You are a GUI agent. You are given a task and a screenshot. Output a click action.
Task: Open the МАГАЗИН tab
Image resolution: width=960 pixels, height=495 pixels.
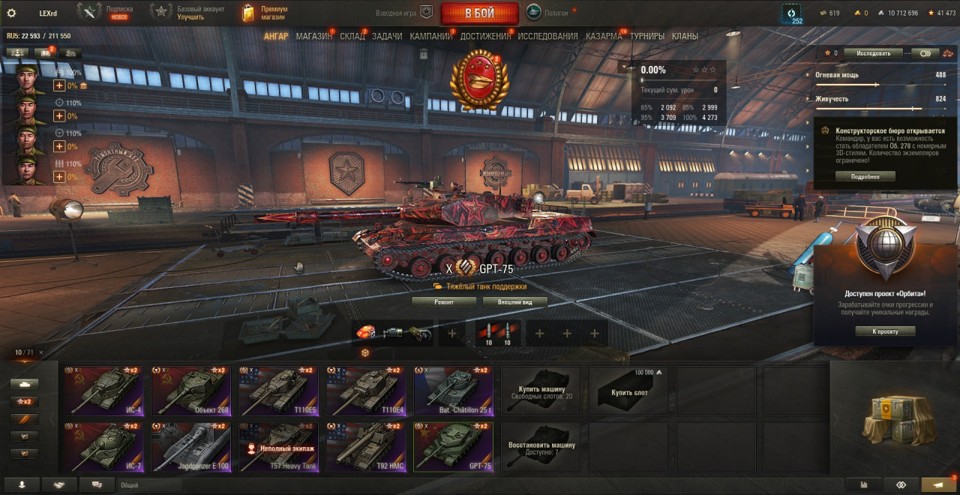pos(315,36)
